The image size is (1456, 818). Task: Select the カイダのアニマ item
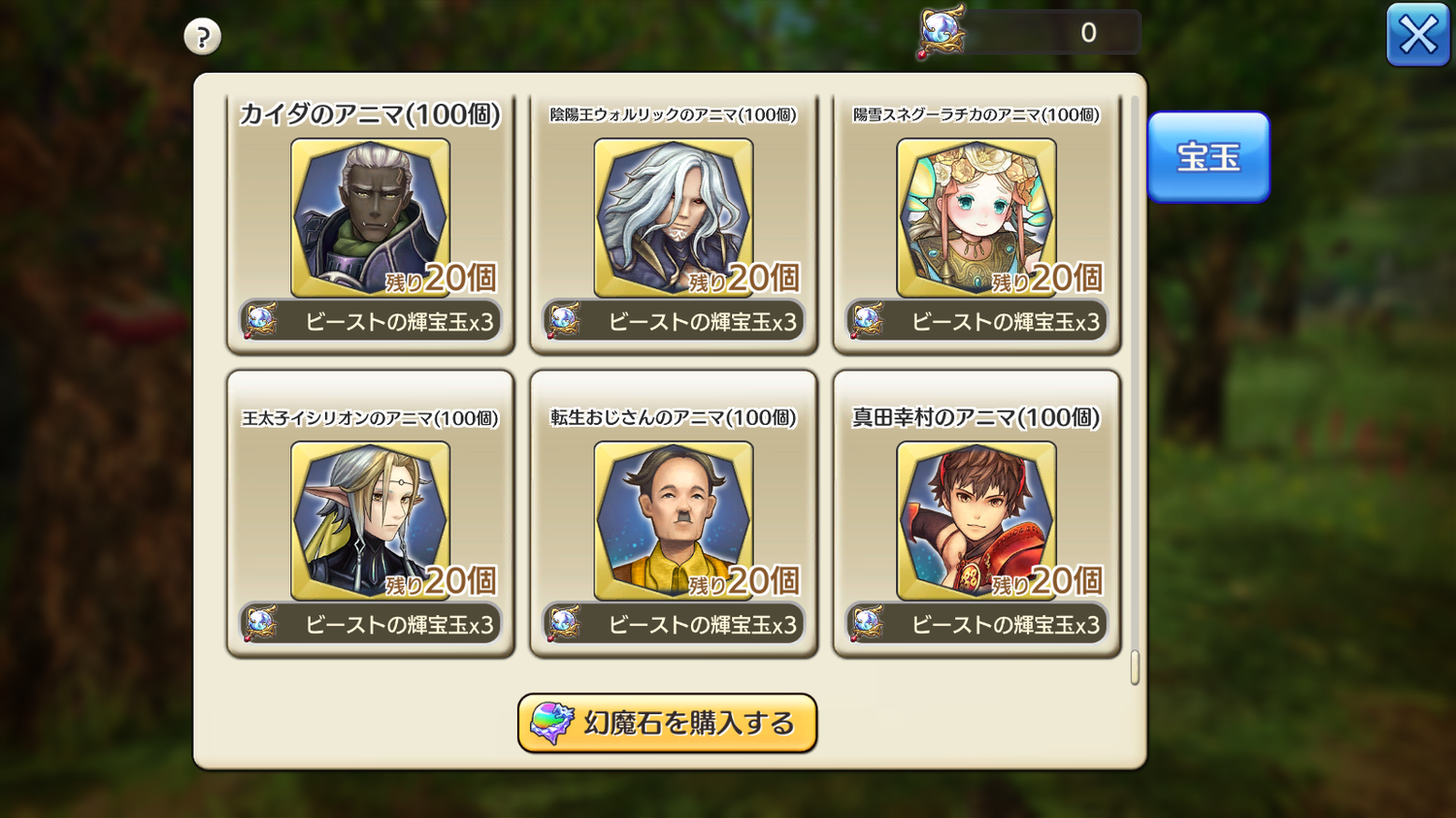[370, 223]
